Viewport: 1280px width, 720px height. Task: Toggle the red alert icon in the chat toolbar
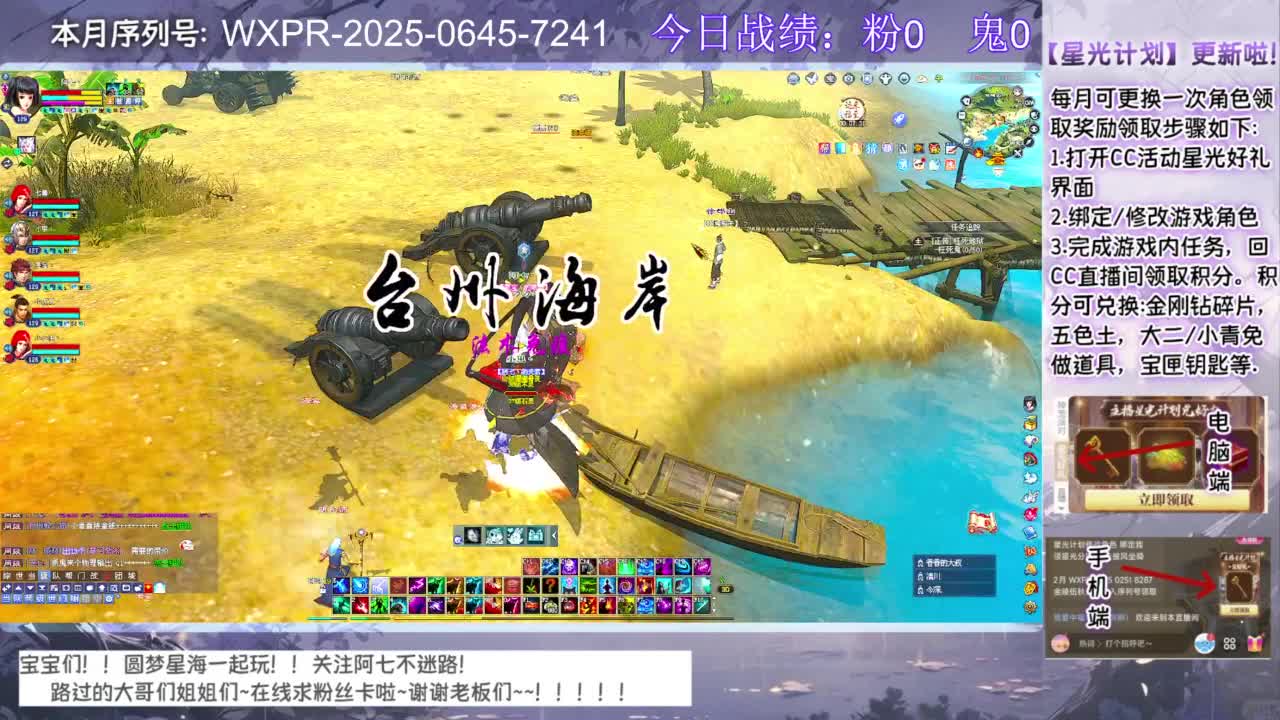click(148, 588)
